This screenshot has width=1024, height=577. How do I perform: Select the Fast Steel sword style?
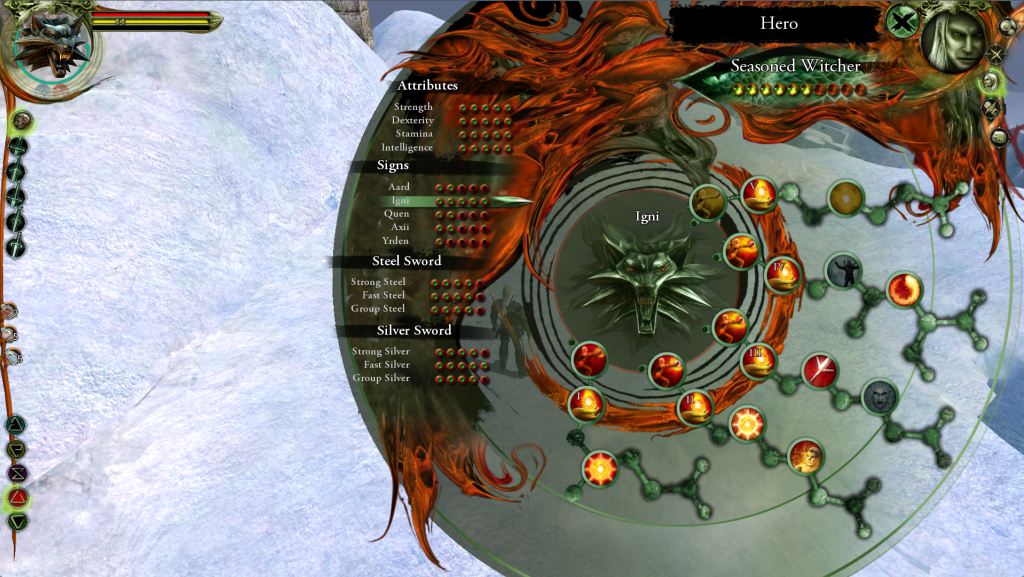coord(383,295)
